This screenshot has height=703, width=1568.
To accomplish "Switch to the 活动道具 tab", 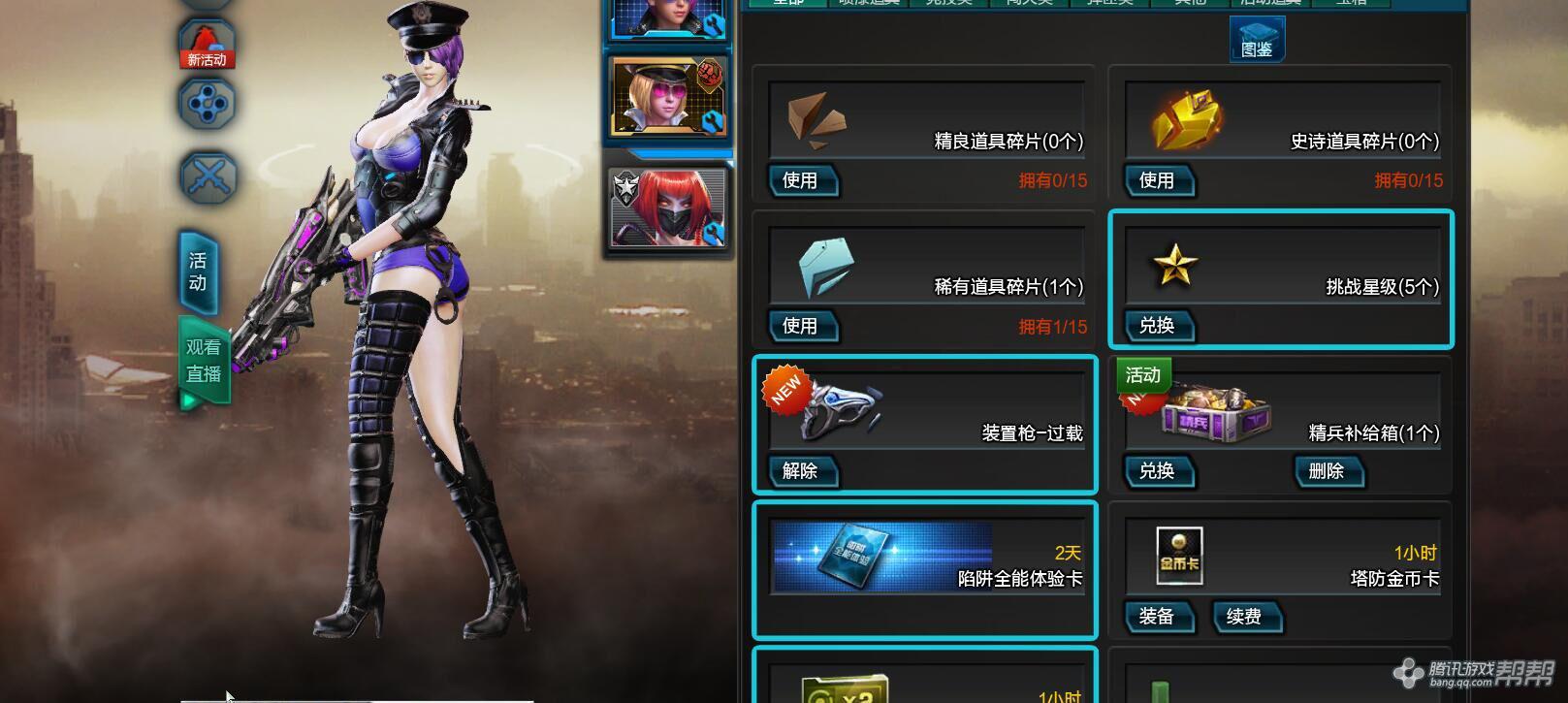I will (x=1272, y=5).
